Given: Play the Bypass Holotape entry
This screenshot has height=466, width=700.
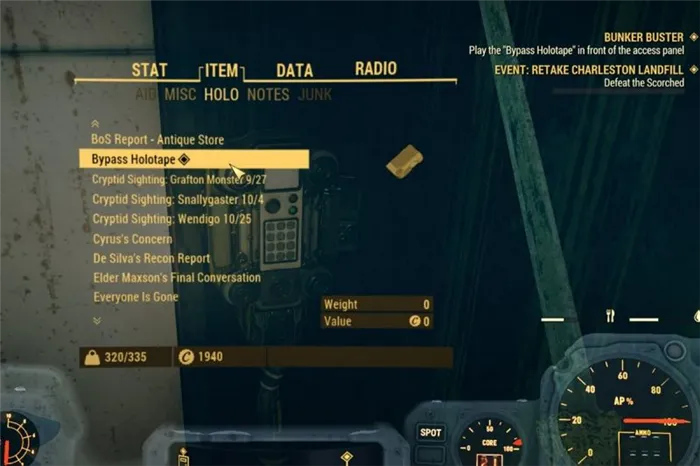Looking at the screenshot, I should click(x=139, y=159).
